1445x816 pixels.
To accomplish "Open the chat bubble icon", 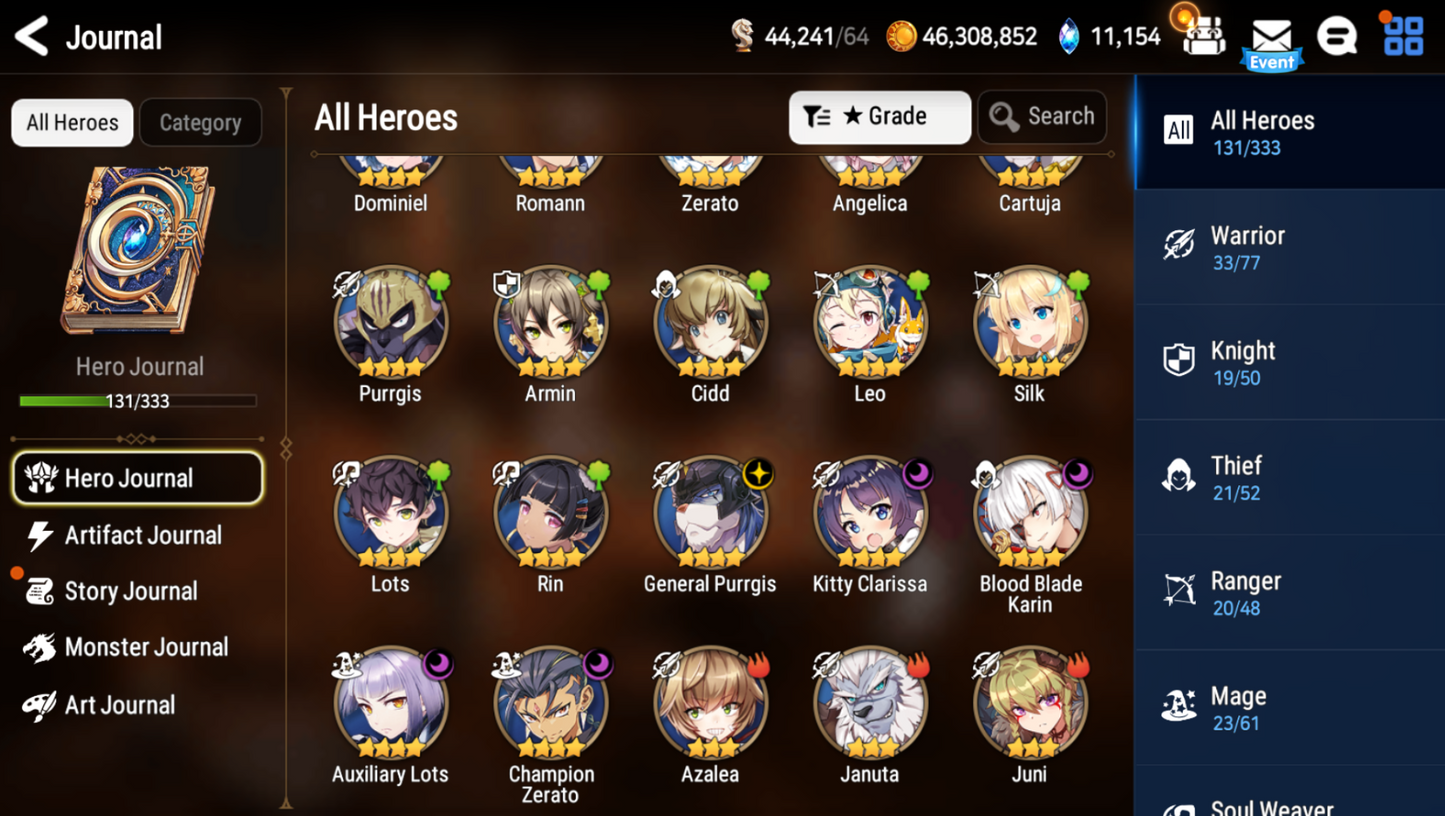I will (x=1336, y=37).
